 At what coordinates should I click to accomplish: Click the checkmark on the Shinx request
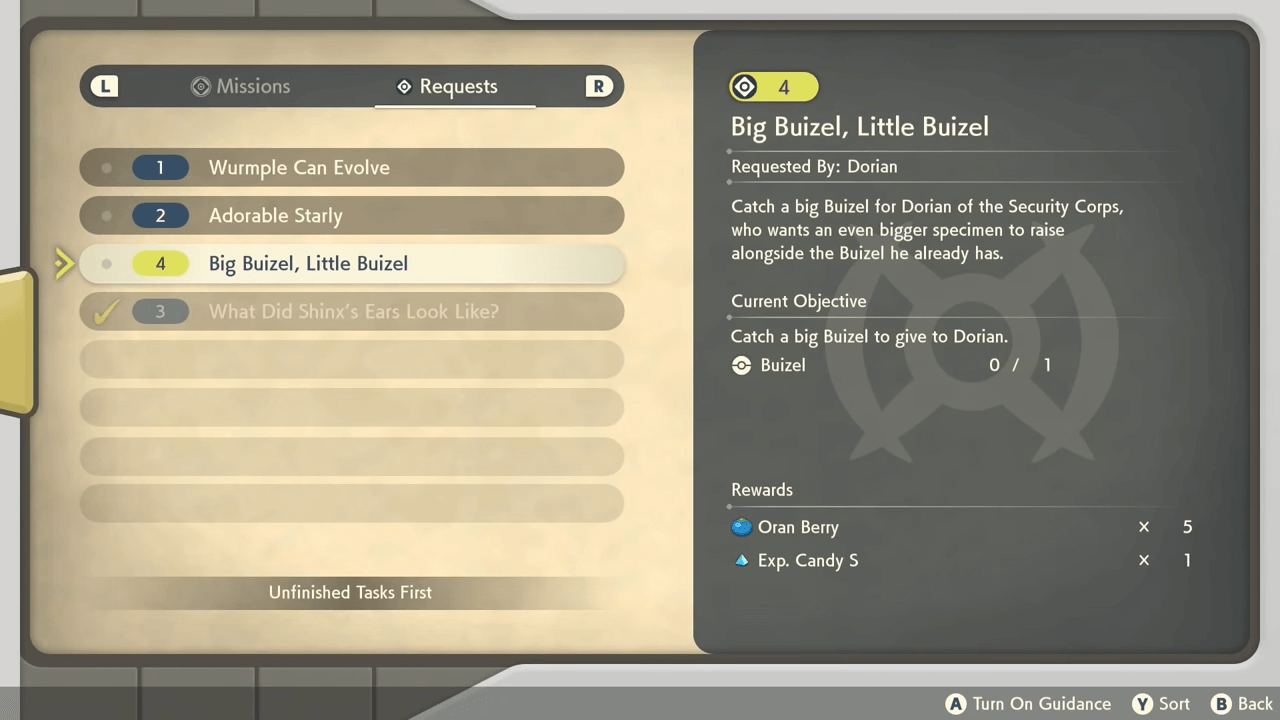[106, 311]
